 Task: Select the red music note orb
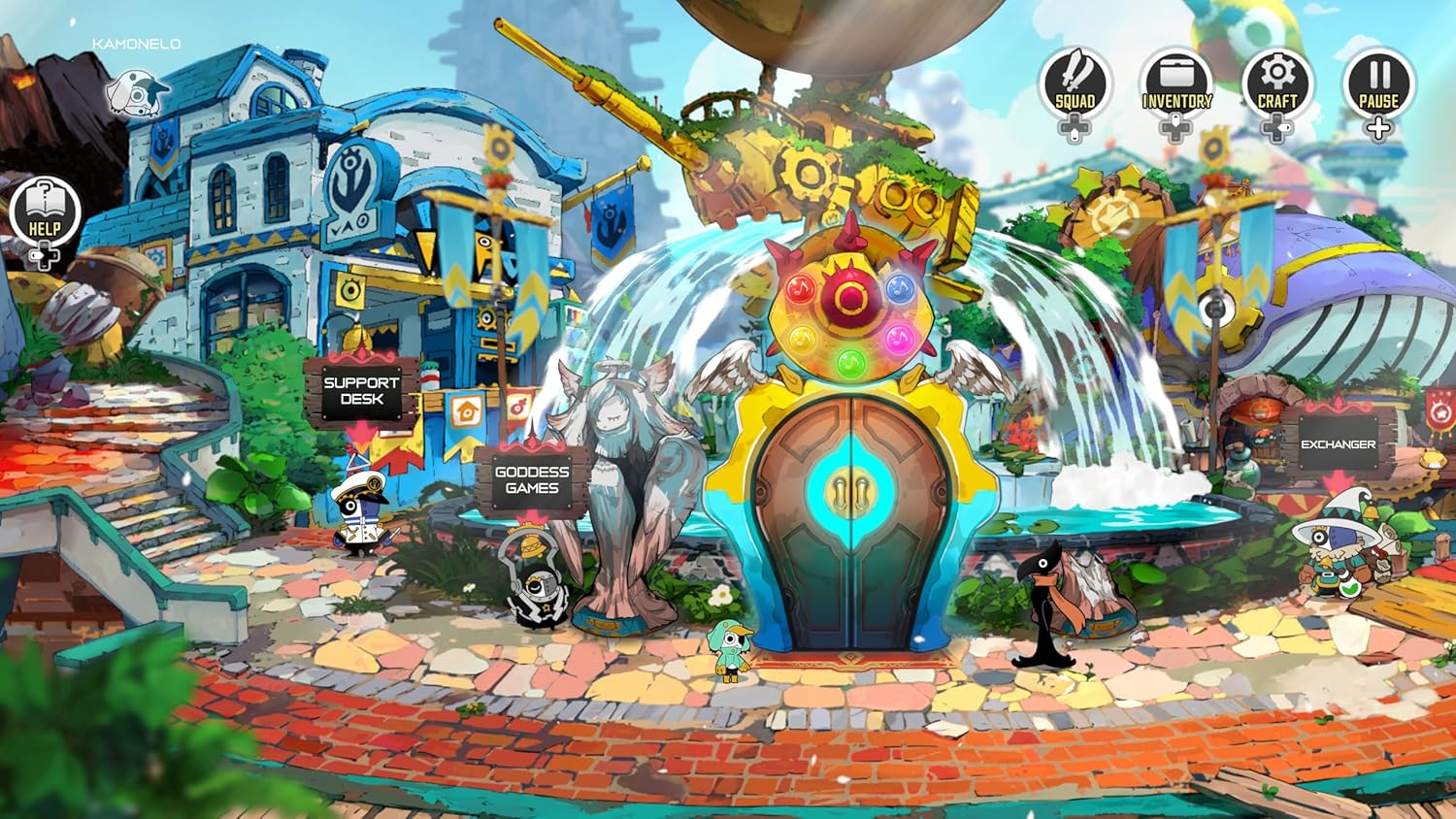(x=799, y=289)
